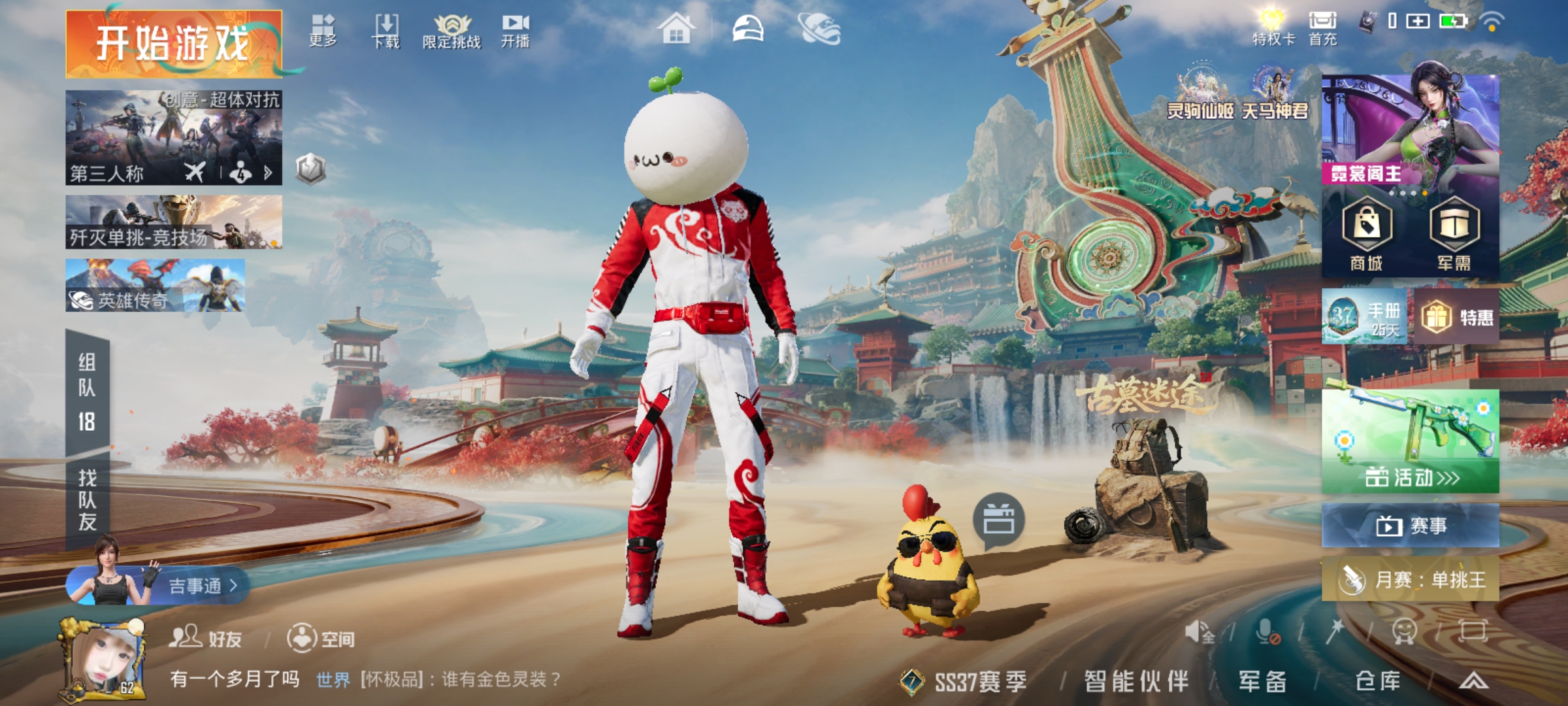Open the 商城 shop
Screen dimensions: 1568x706
tap(1367, 234)
